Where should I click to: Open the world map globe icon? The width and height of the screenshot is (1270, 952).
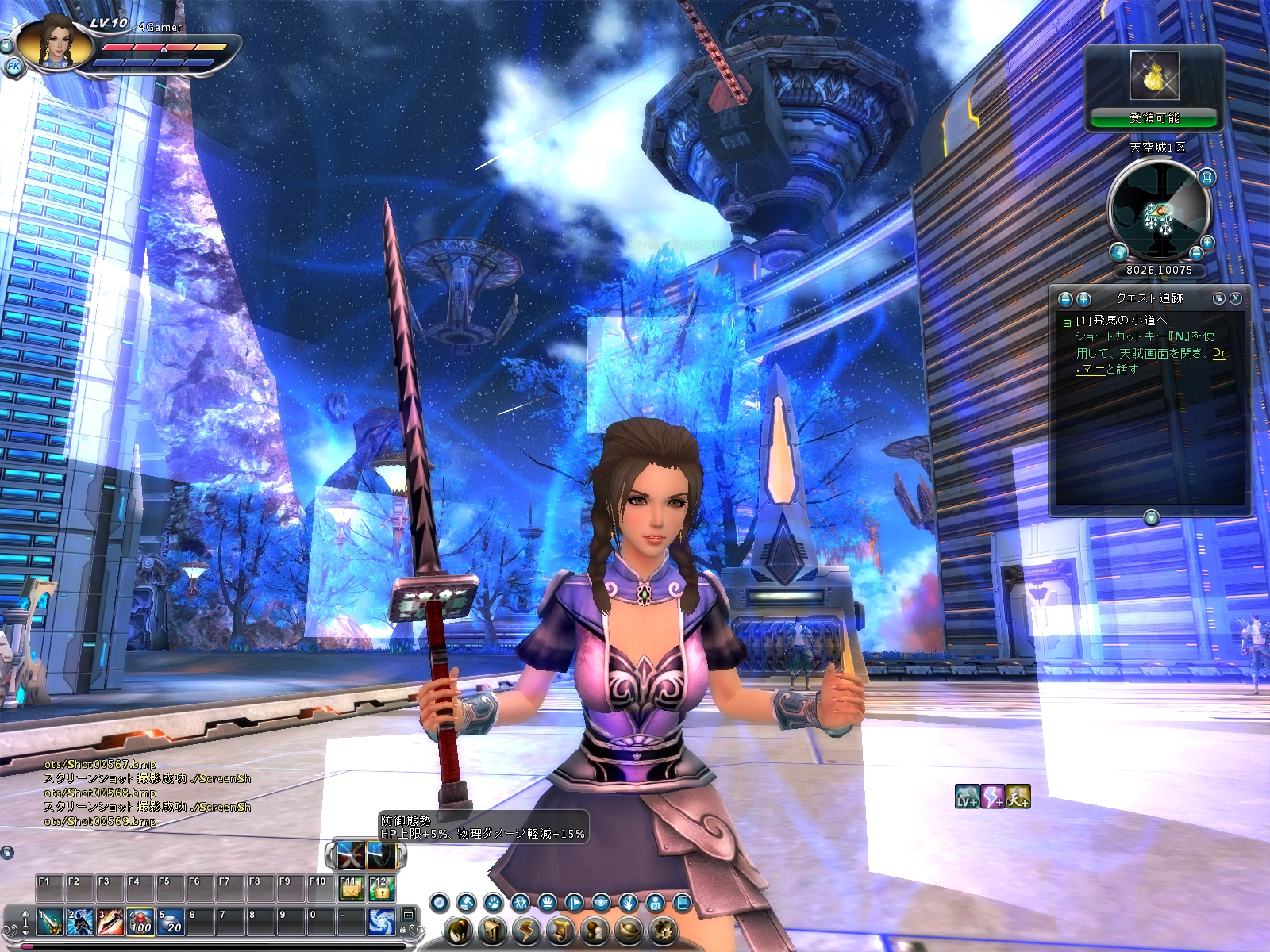tap(1119, 252)
